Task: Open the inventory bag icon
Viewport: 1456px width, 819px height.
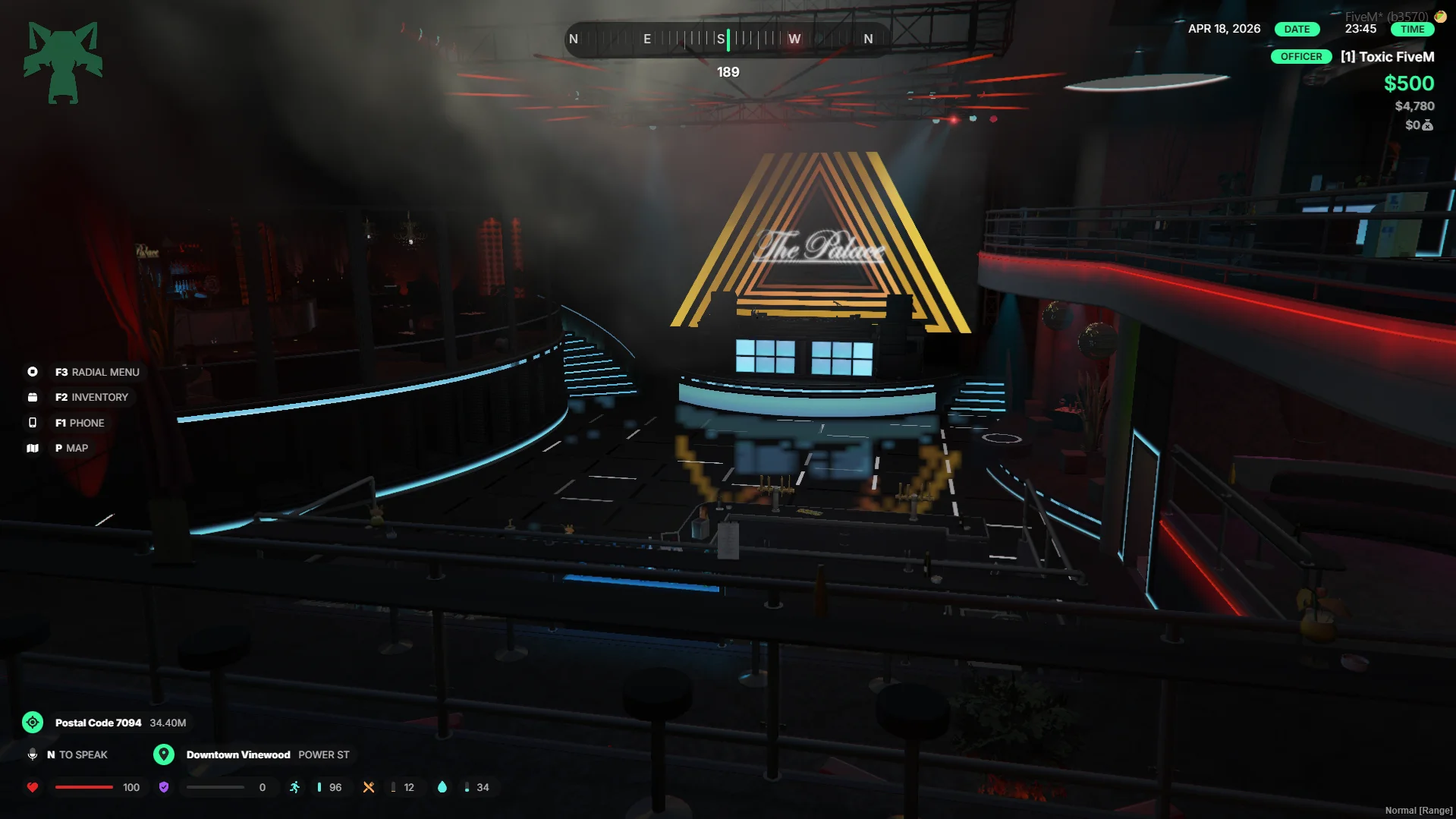Action: pyautogui.click(x=33, y=397)
